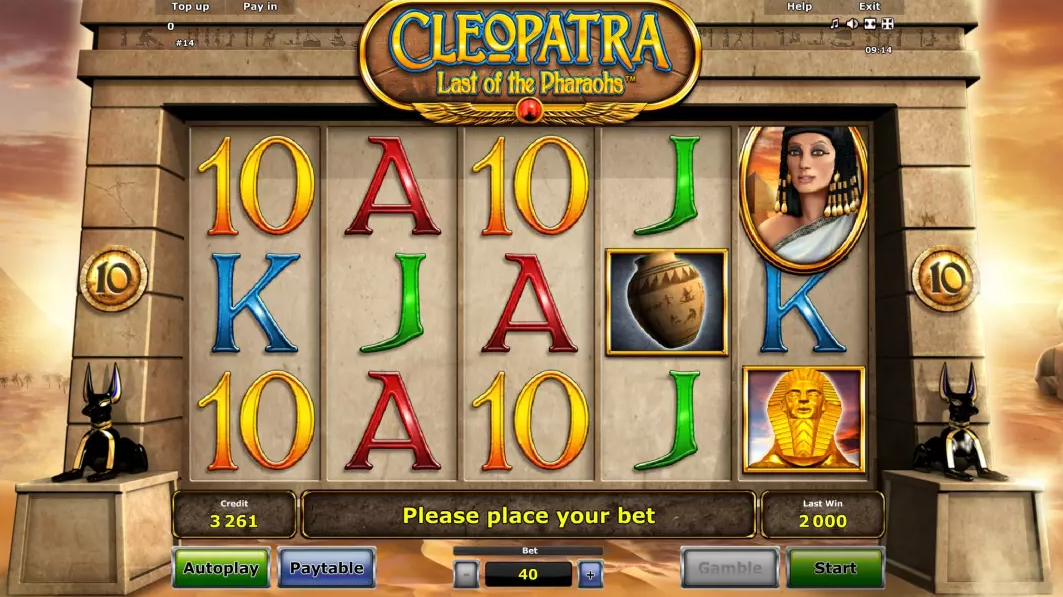This screenshot has height=597, width=1063.
Task: Toggle the speaker sound icon
Action: (x=852, y=24)
